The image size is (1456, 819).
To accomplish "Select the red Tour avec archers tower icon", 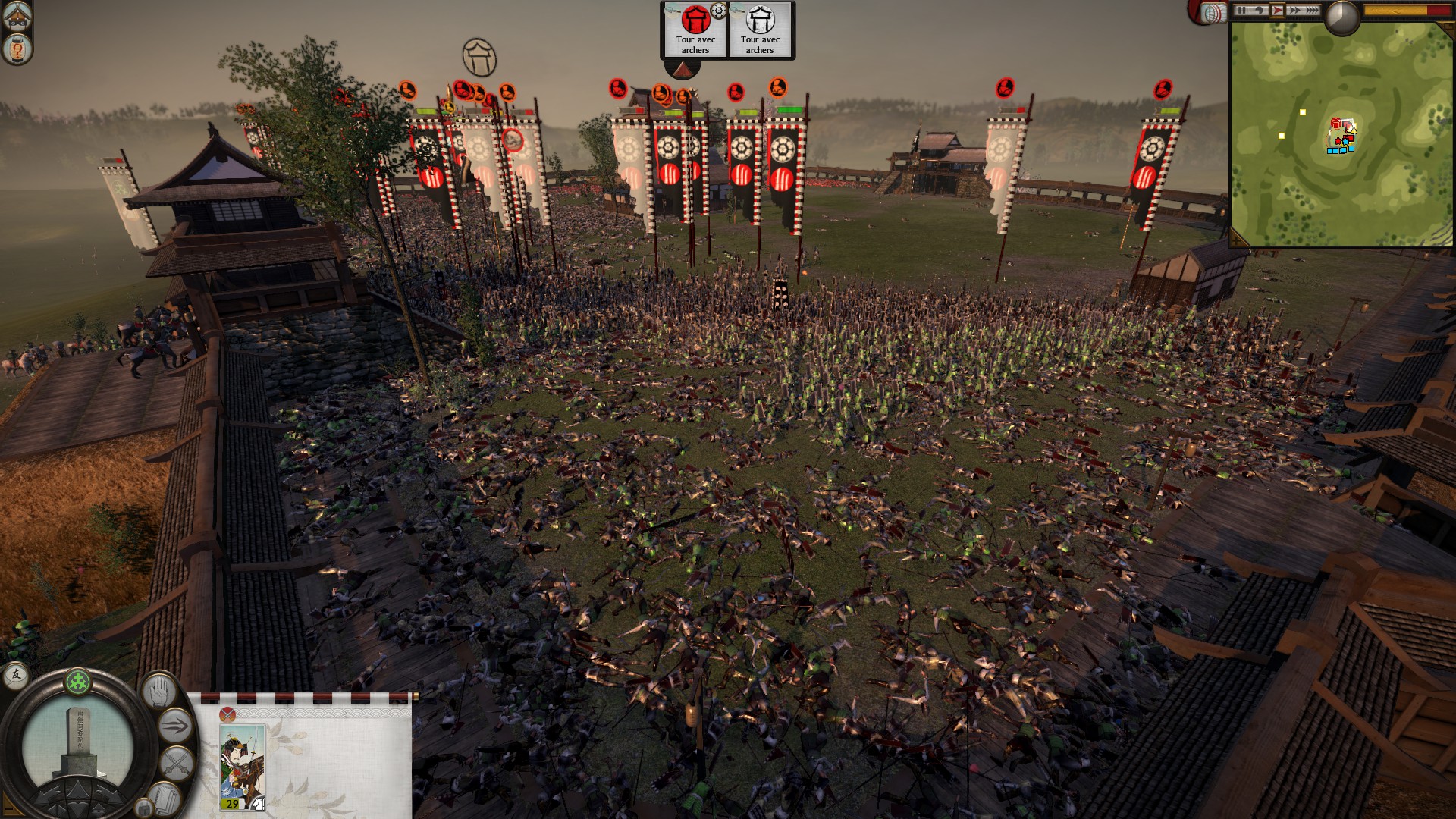I will pos(696,19).
